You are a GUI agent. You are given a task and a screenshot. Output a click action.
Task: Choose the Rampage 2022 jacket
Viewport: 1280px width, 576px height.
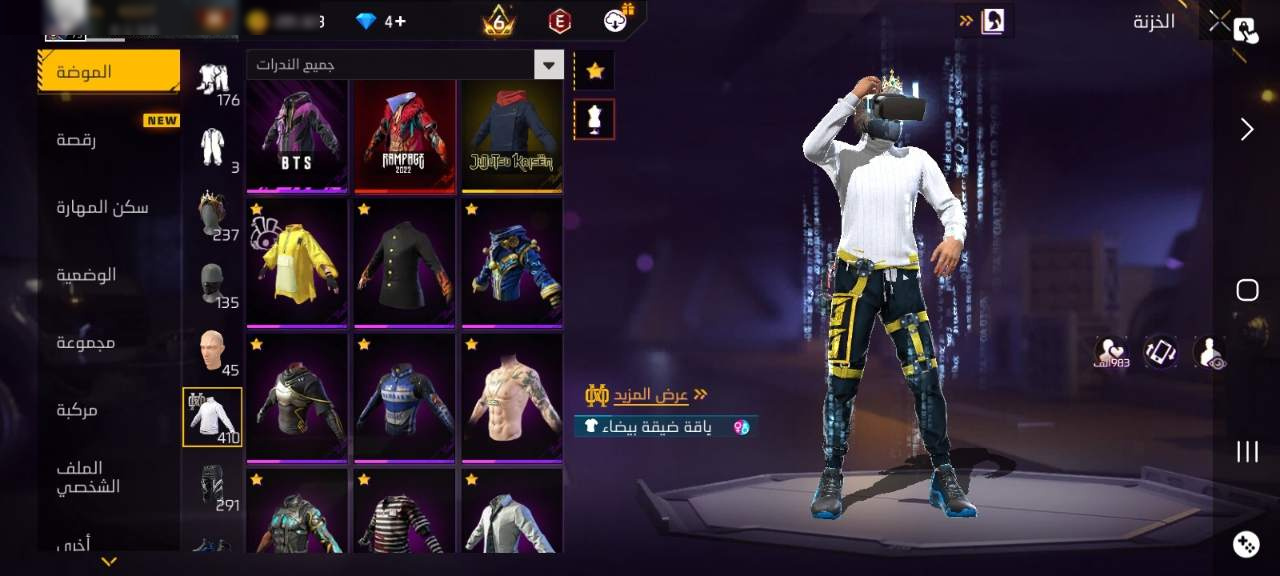click(x=404, y=135)
